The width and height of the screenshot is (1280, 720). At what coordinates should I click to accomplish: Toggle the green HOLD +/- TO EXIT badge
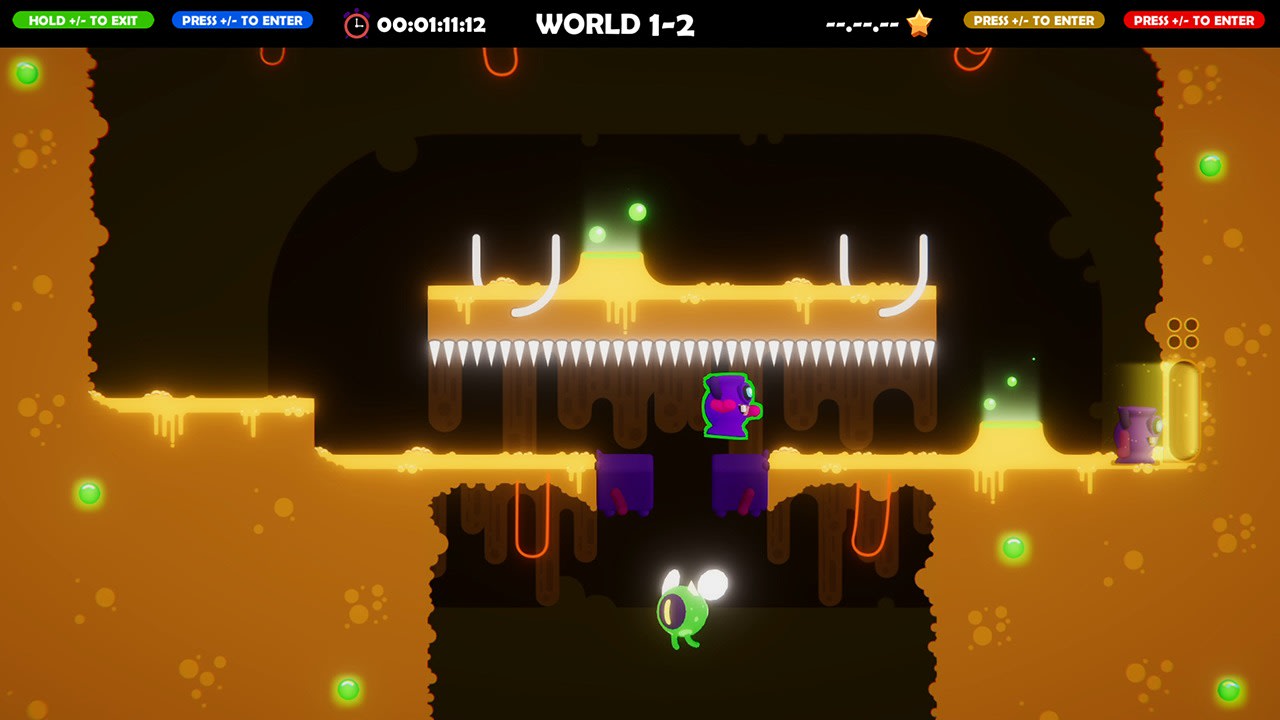[x=84, y=19]
